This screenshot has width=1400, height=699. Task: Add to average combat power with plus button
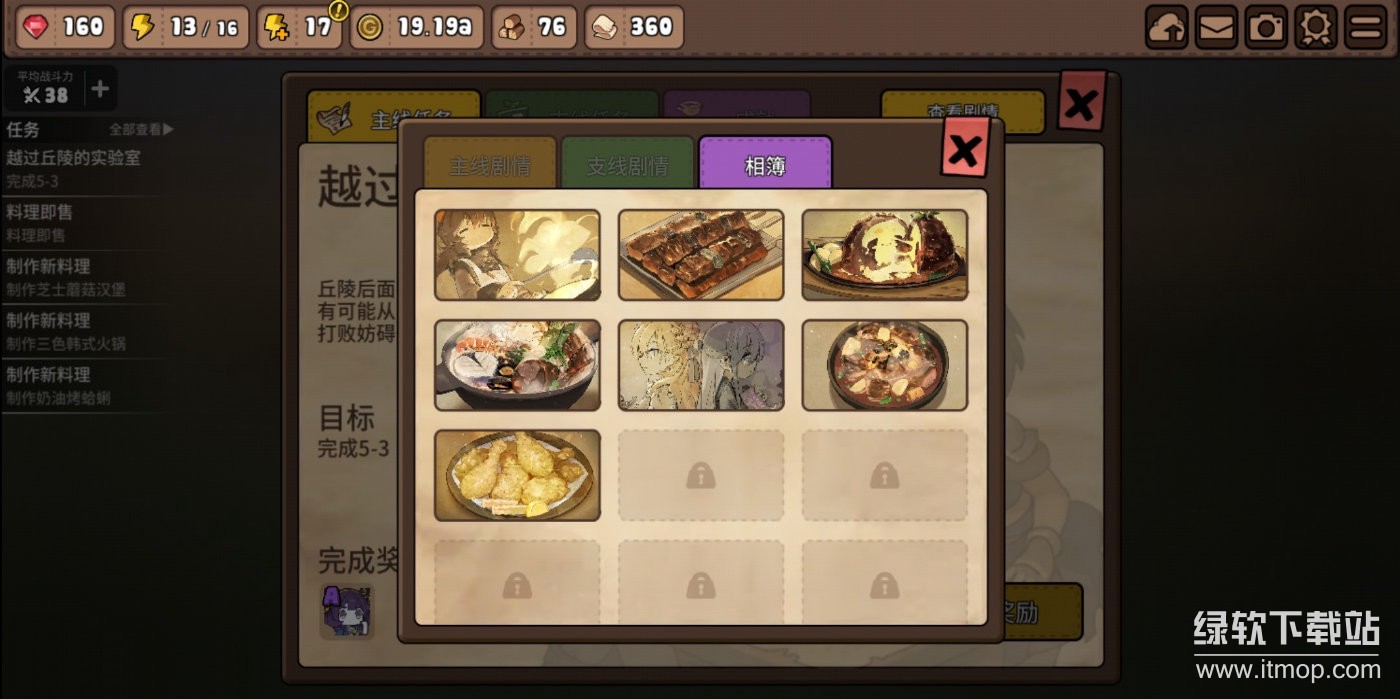click(x=100, y=90)
